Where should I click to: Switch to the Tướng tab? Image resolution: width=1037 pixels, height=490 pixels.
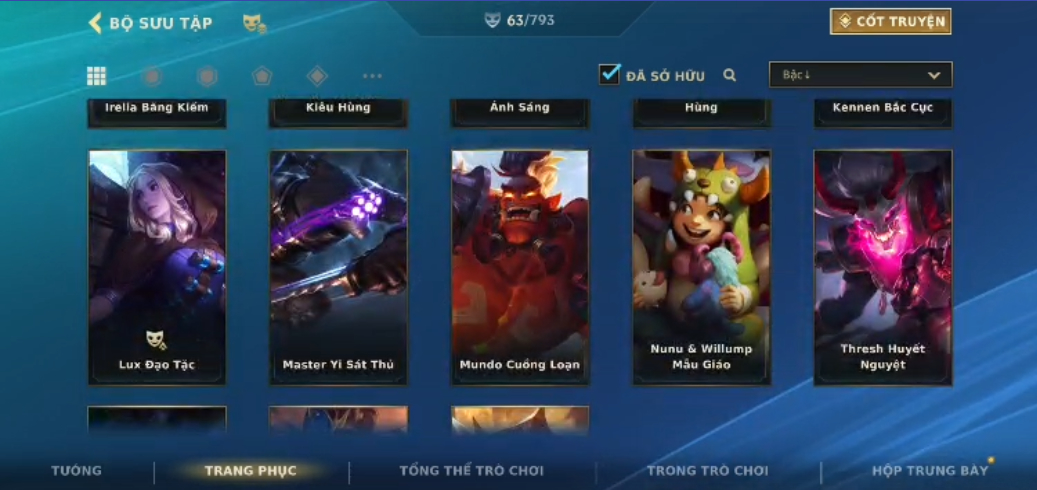77,471
